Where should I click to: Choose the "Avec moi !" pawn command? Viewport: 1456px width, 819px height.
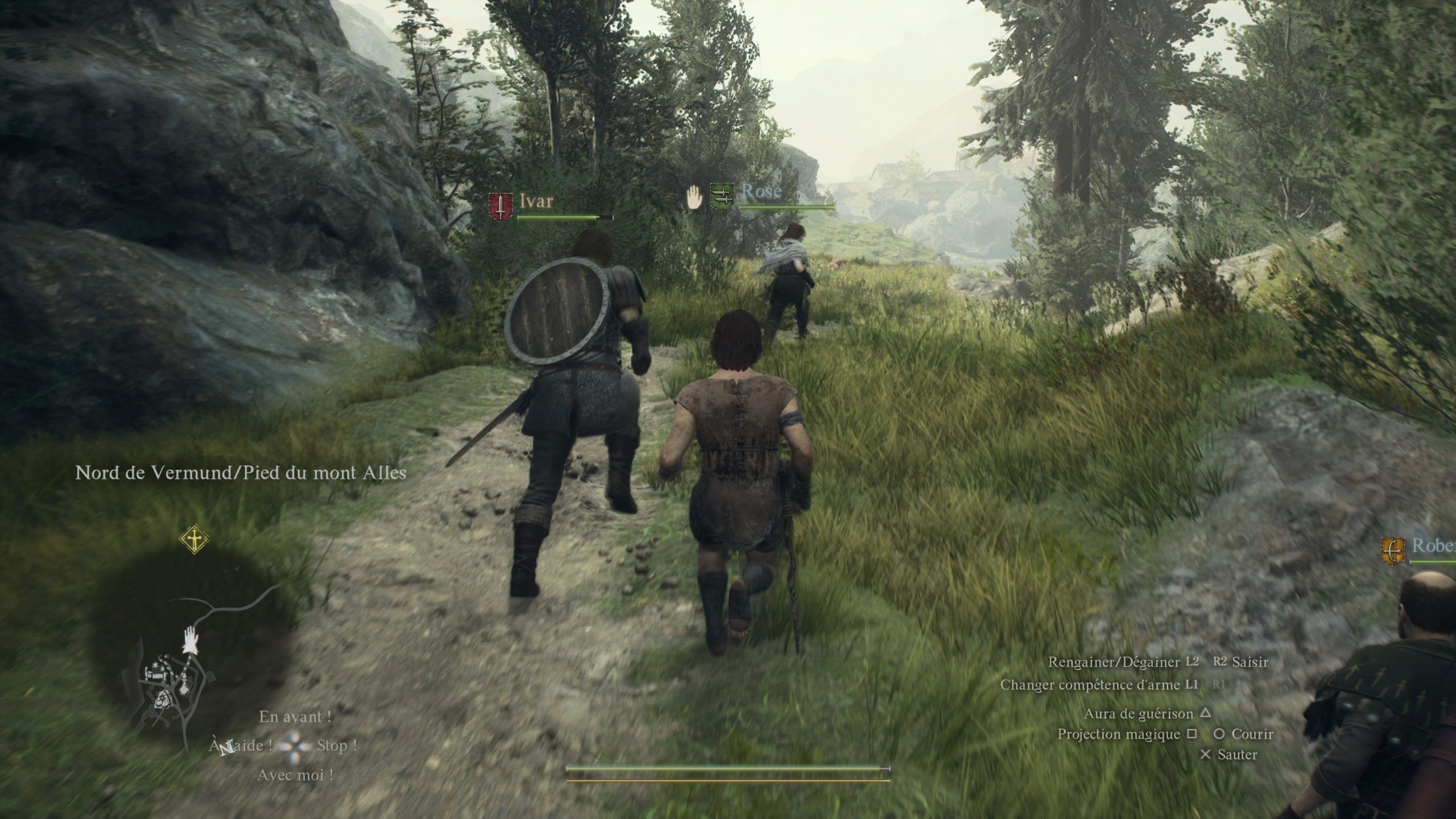[x=295, y=775]
